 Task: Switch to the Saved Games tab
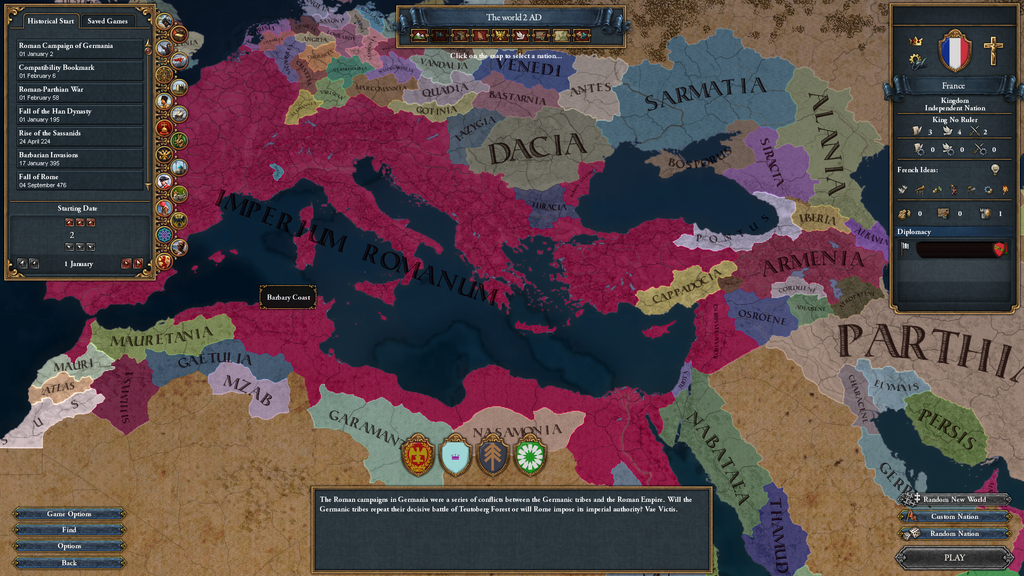107,20
